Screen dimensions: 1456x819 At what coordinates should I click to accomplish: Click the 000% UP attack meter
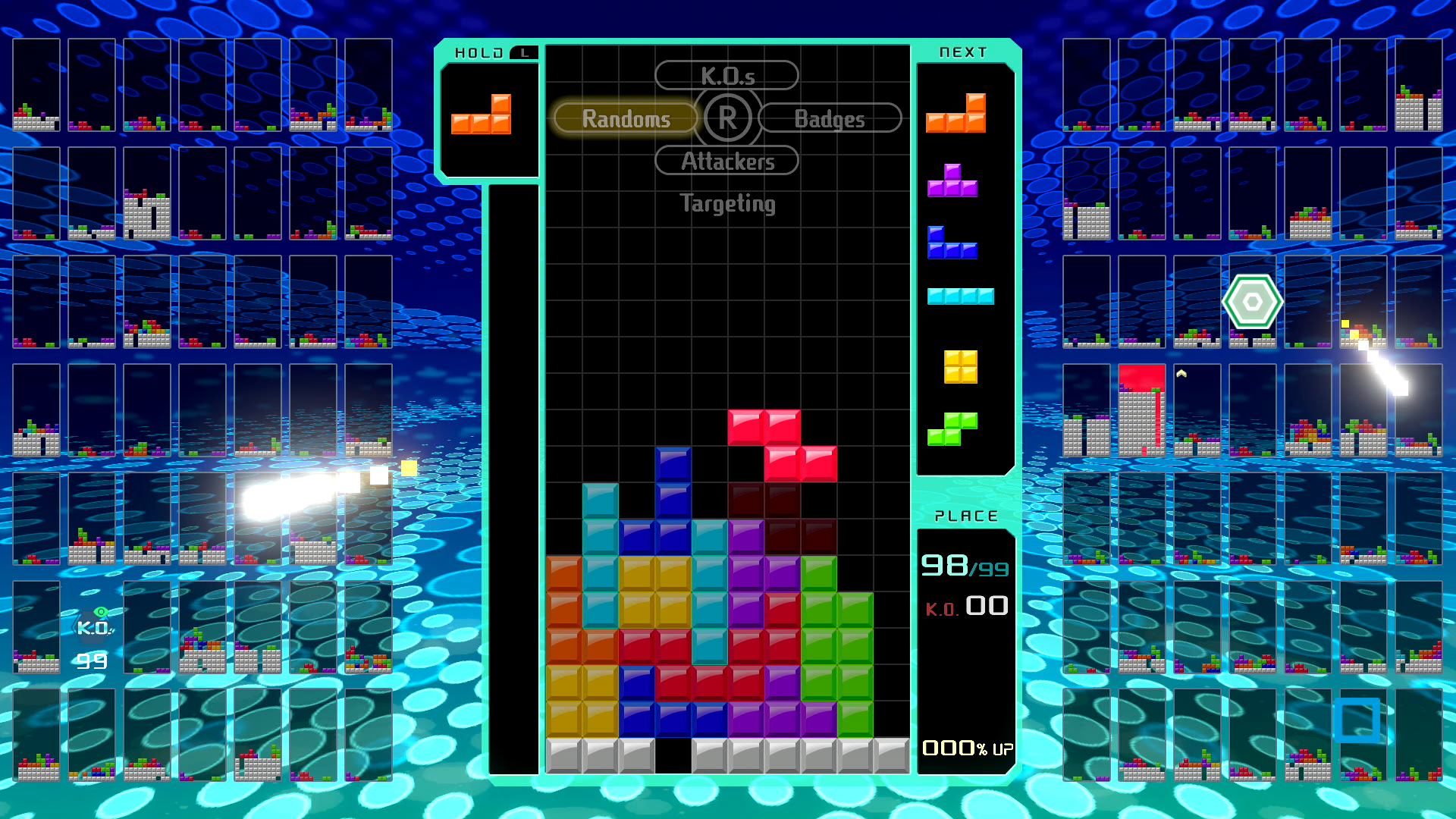click(x=966, y=748)
